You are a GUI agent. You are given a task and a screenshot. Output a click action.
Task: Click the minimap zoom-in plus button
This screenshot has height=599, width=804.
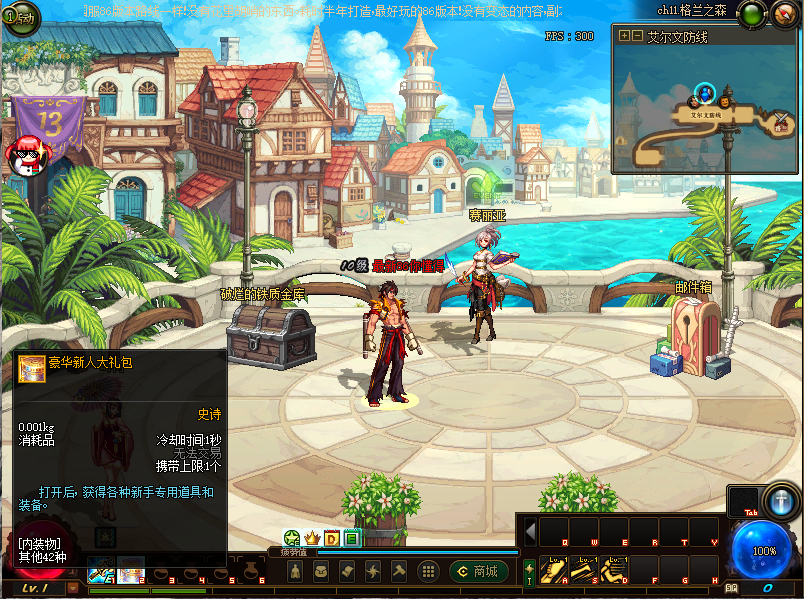tap(625, 36)
